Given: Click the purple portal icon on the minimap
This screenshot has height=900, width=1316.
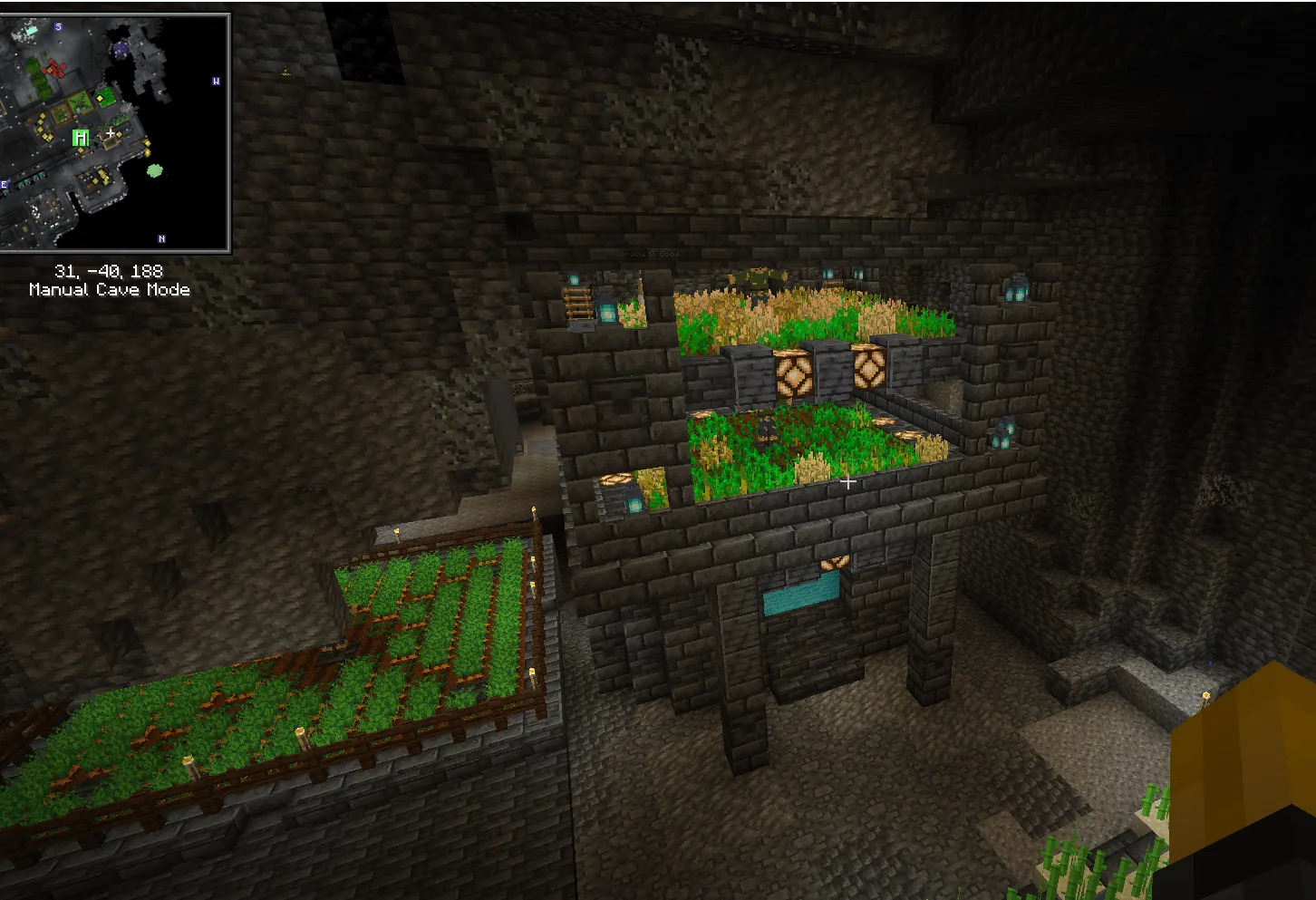Looking at the screenshot, I should [x=121, y=48].
